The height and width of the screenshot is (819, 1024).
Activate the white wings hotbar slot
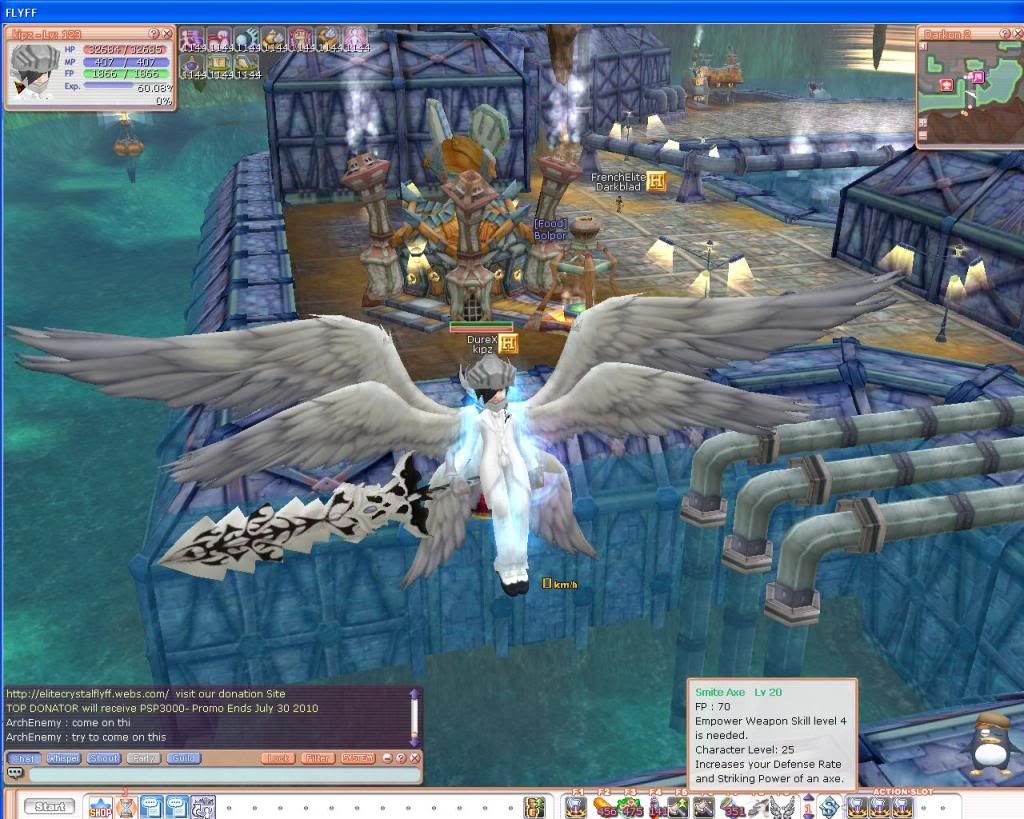click(783, 806)
